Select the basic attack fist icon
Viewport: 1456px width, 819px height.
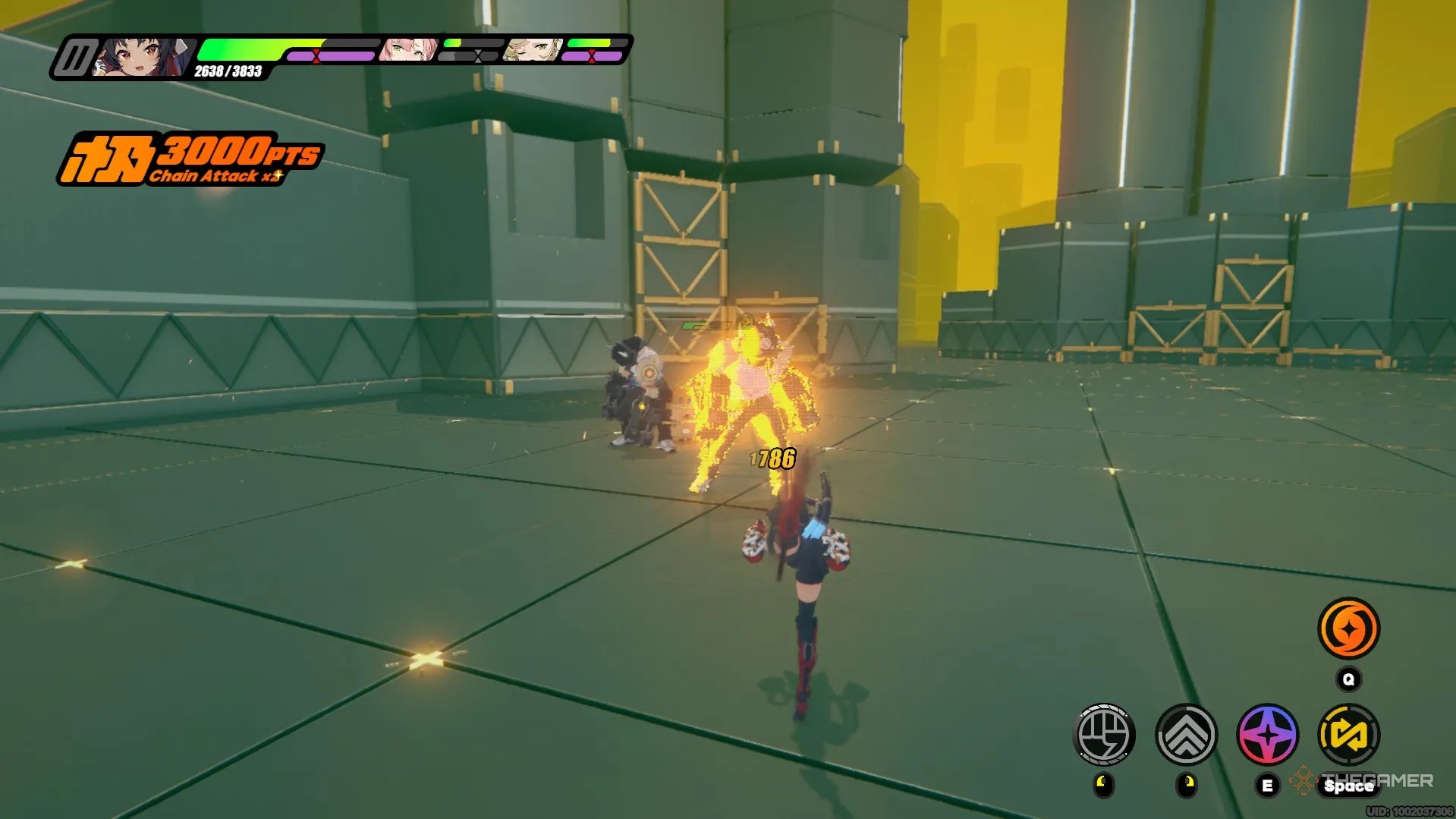(x=1104, y=734)
